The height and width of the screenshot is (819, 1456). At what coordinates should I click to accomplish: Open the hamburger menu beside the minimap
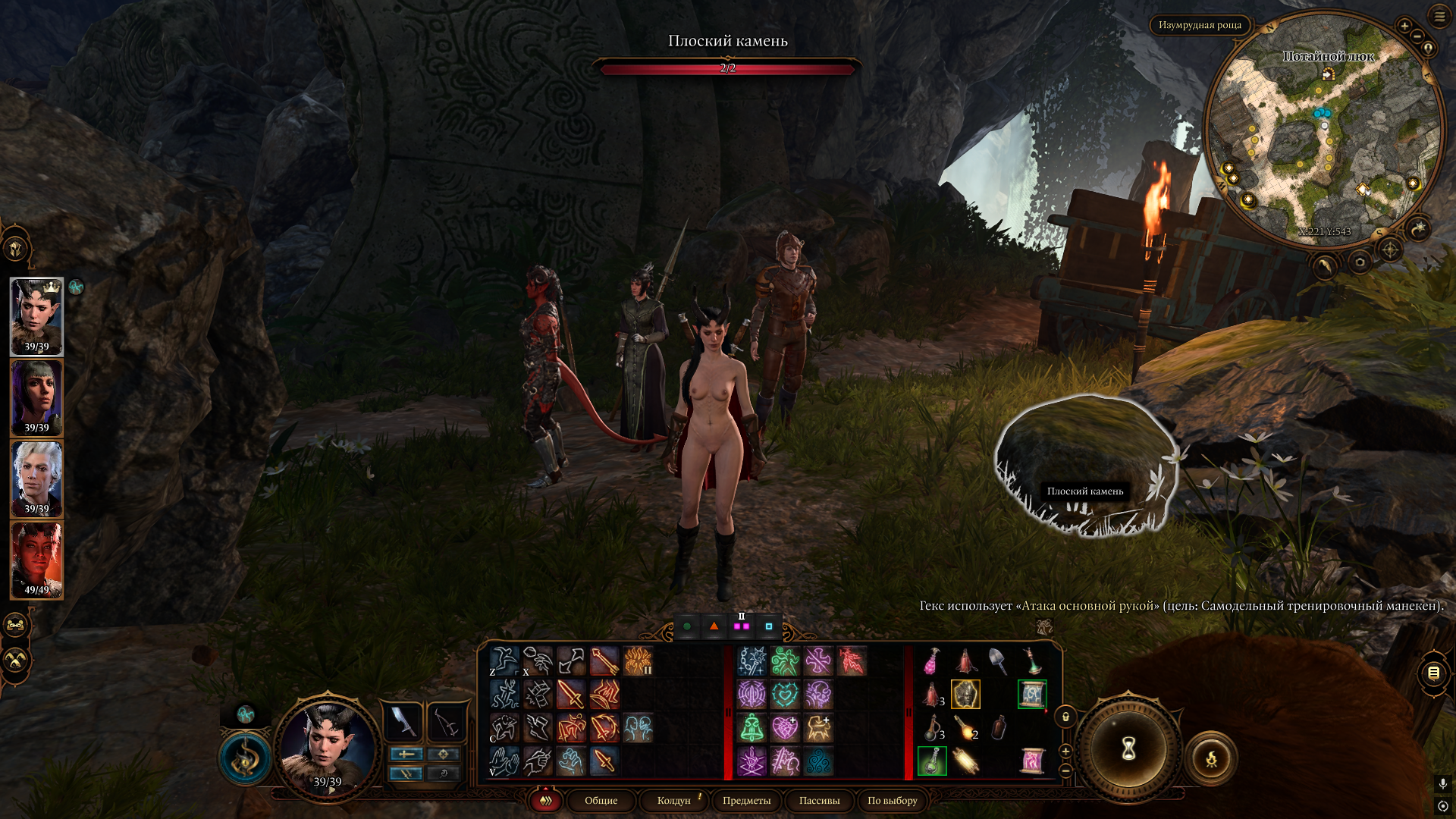tap(1439, 16)
